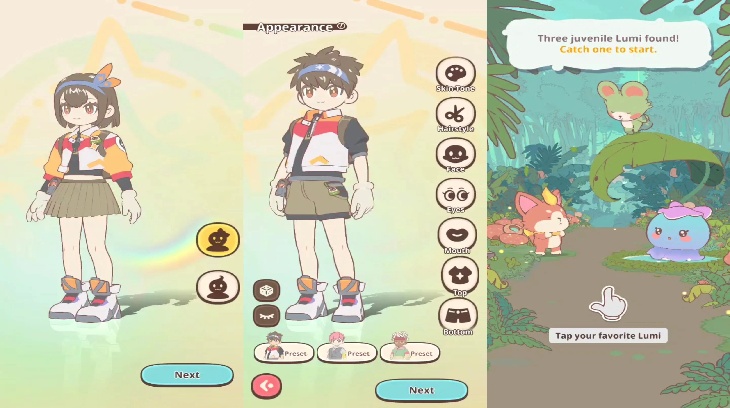
Task: Apply the pink-haired character Preset
Action: point(346,351)
